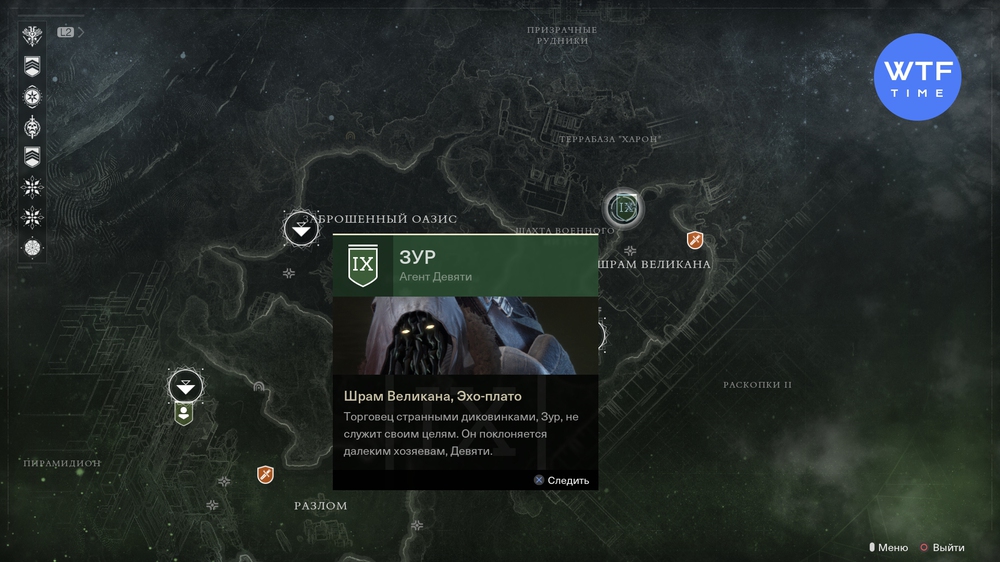Select the compass star icon in the sidebar
Screen dimensions: 1000x562
[33, 97]
